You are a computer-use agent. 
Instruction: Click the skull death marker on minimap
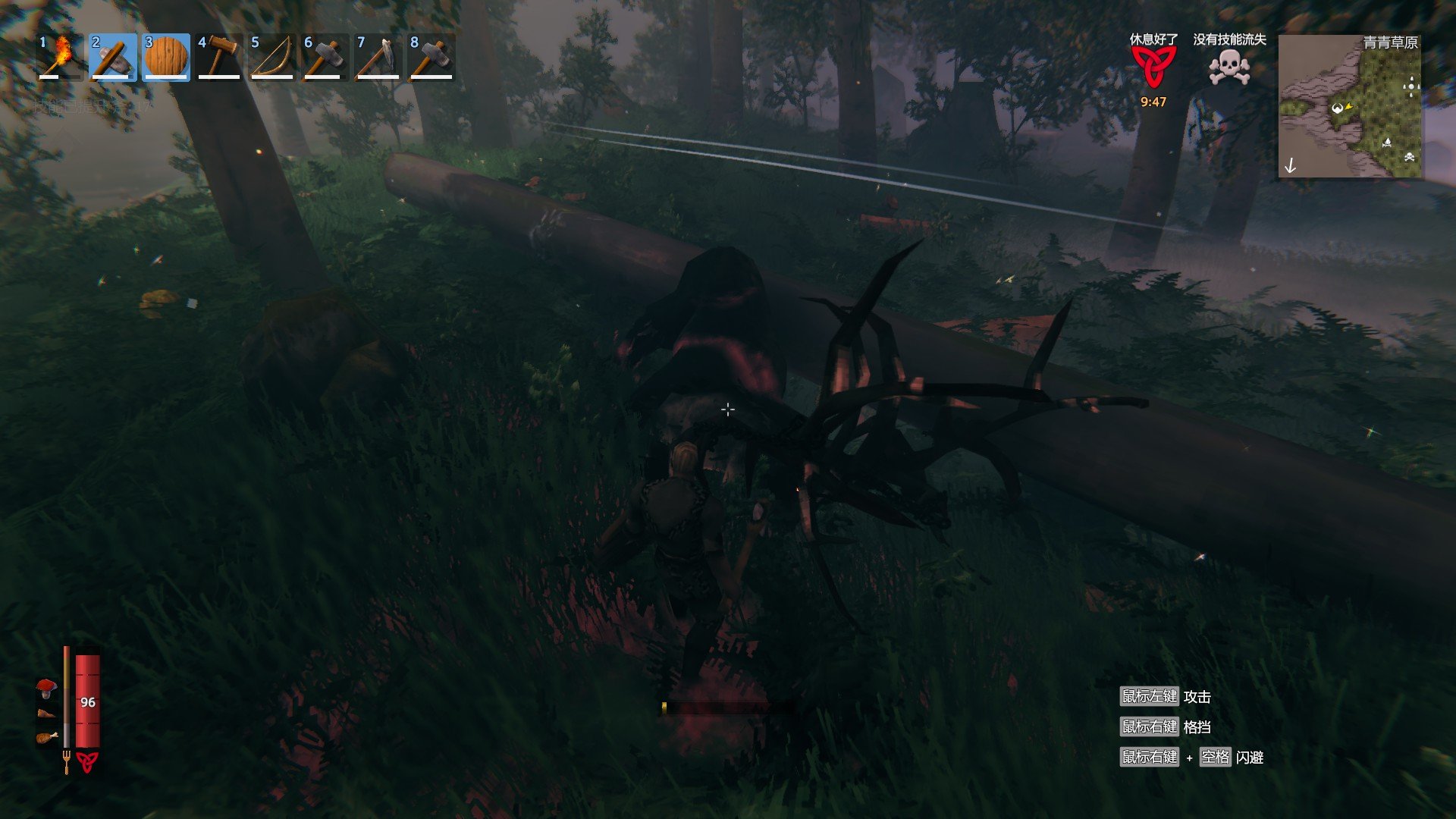[x=1409, y=157]
